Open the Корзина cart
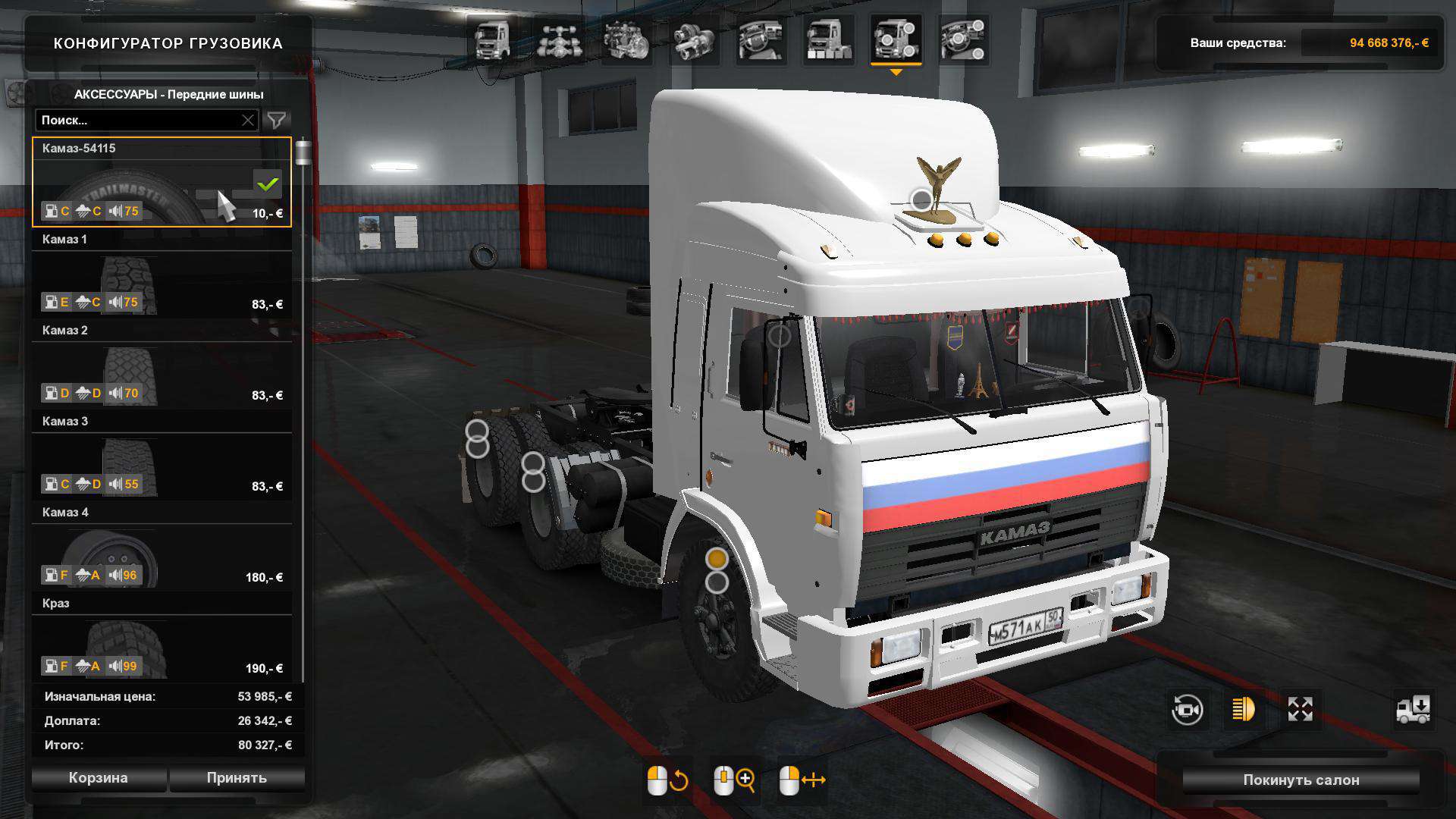This screenshot has height=819, width=1456. [x=99, y=778]
